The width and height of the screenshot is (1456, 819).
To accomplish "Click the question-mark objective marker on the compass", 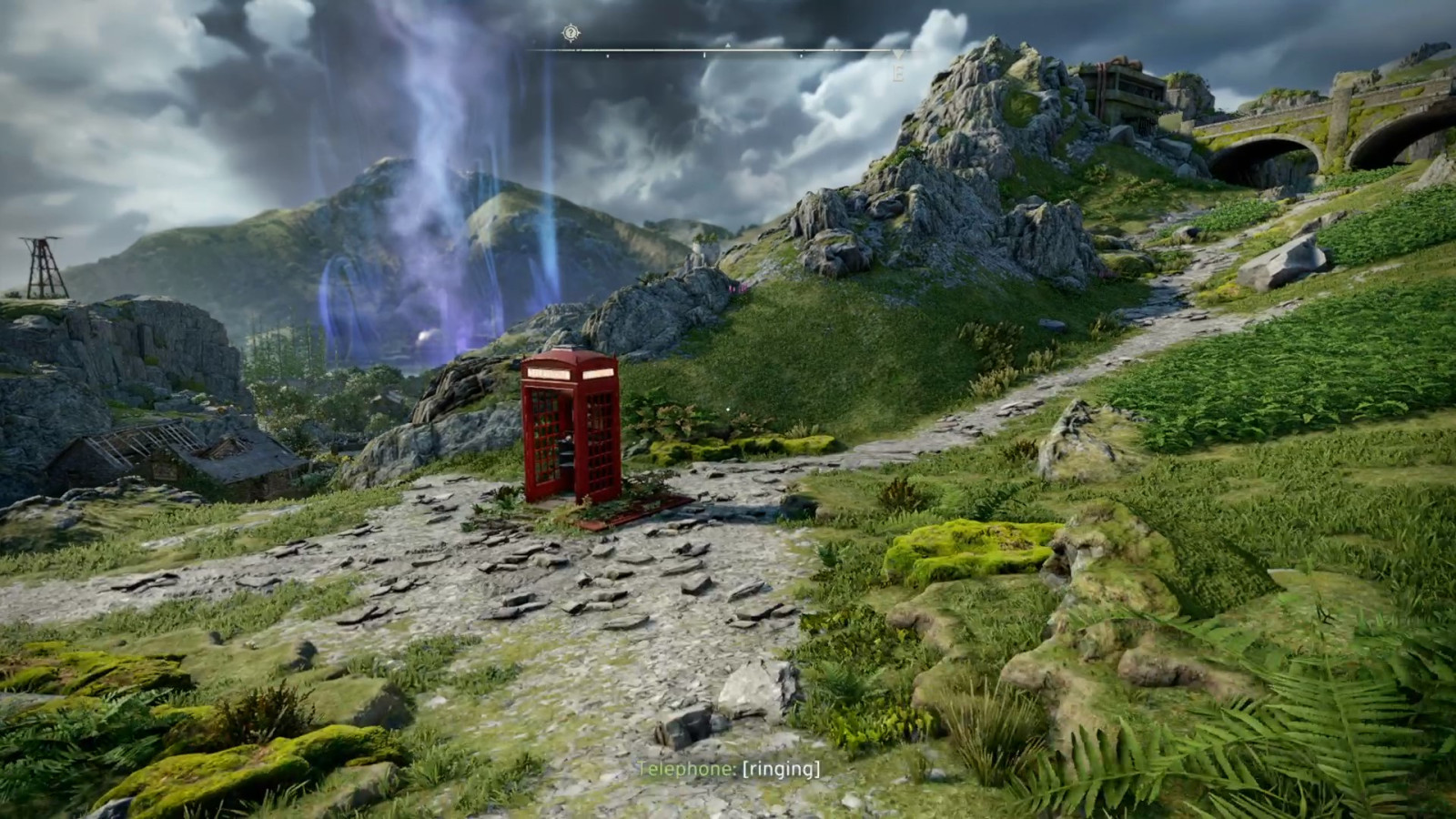I will (x=571, y=34).
